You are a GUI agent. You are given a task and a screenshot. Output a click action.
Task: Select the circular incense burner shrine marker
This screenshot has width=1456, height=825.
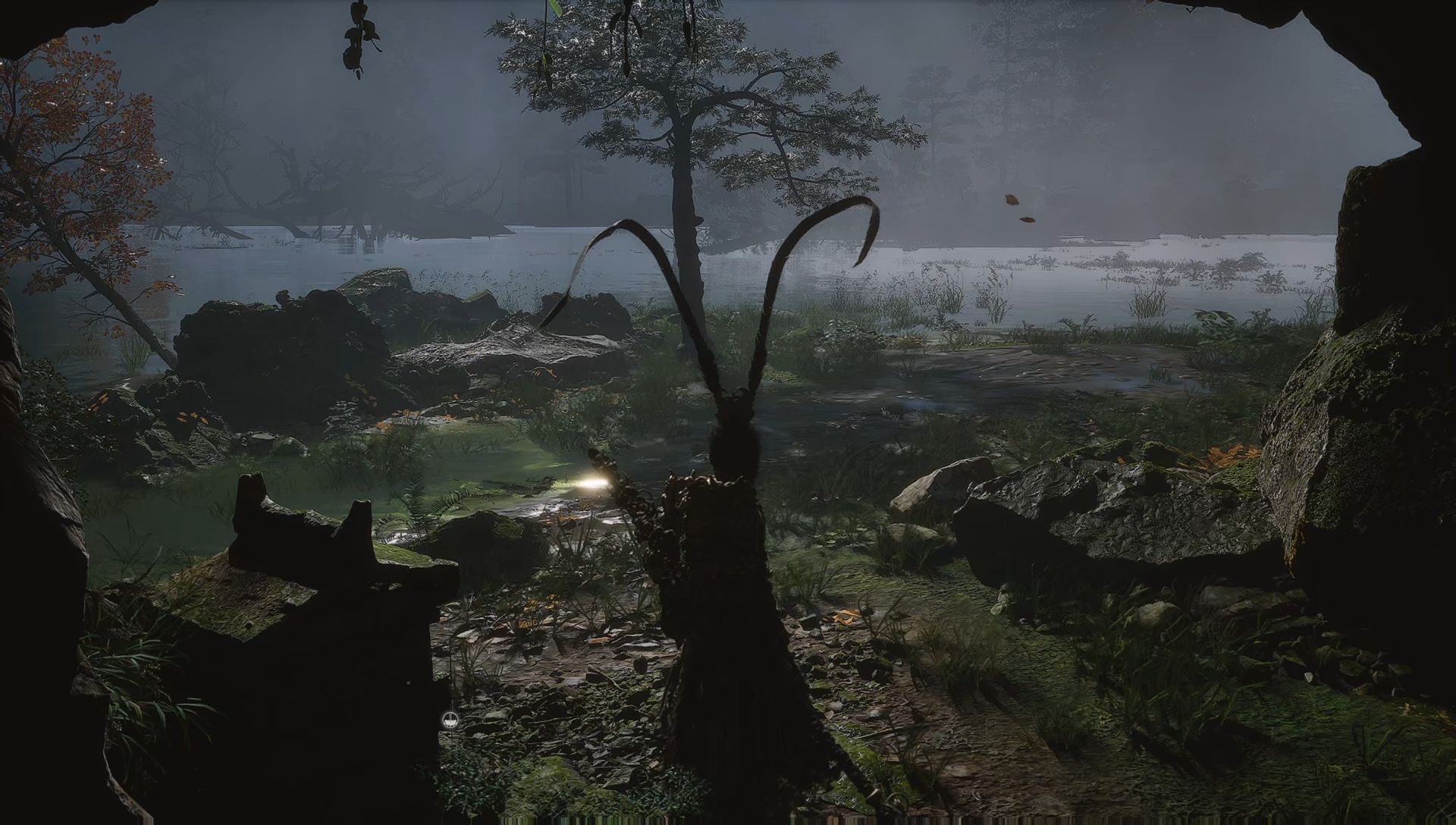point(450,720)
